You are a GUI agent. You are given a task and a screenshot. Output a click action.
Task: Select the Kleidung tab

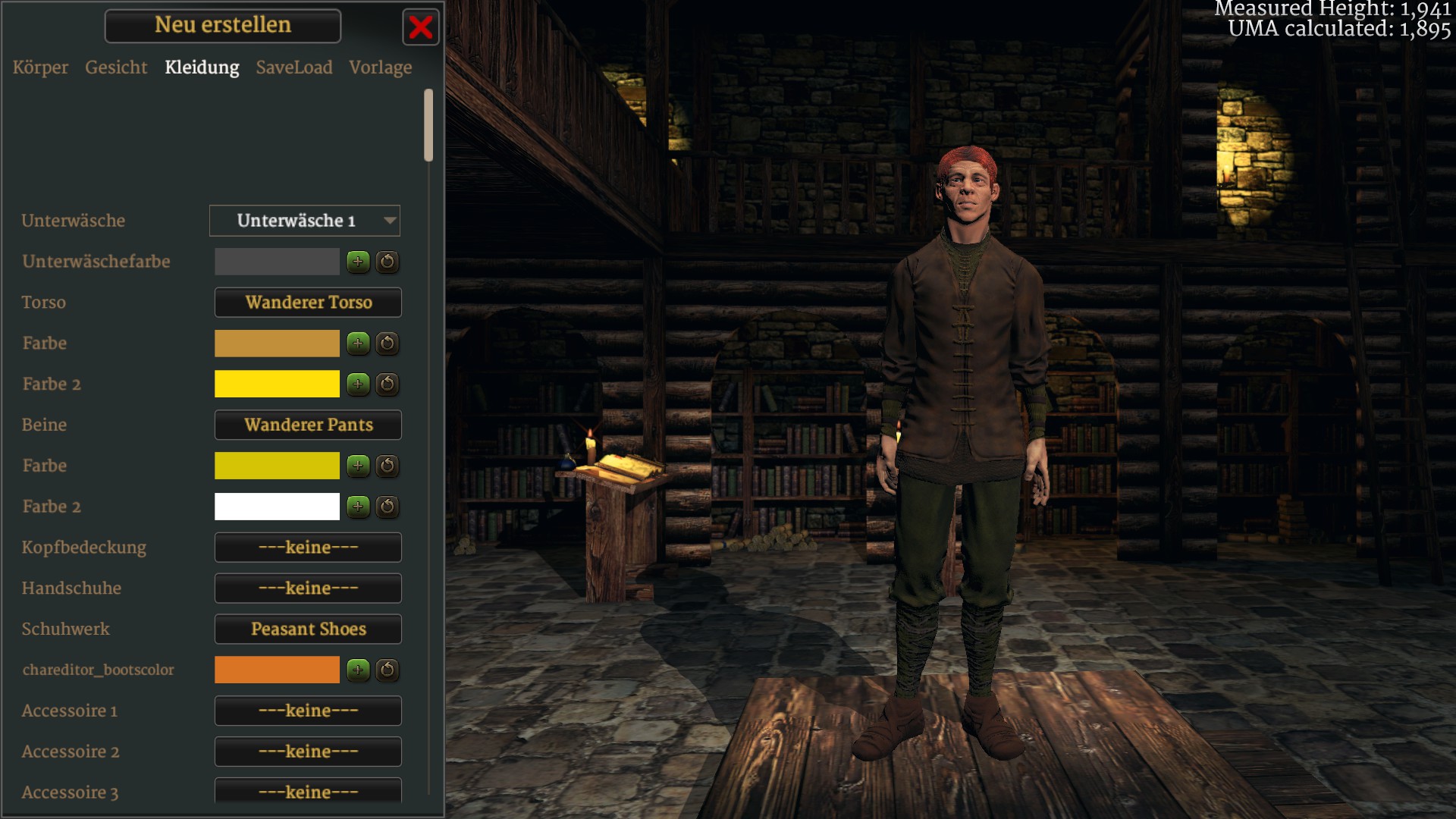pyautogui.click(x=202, y=67)
